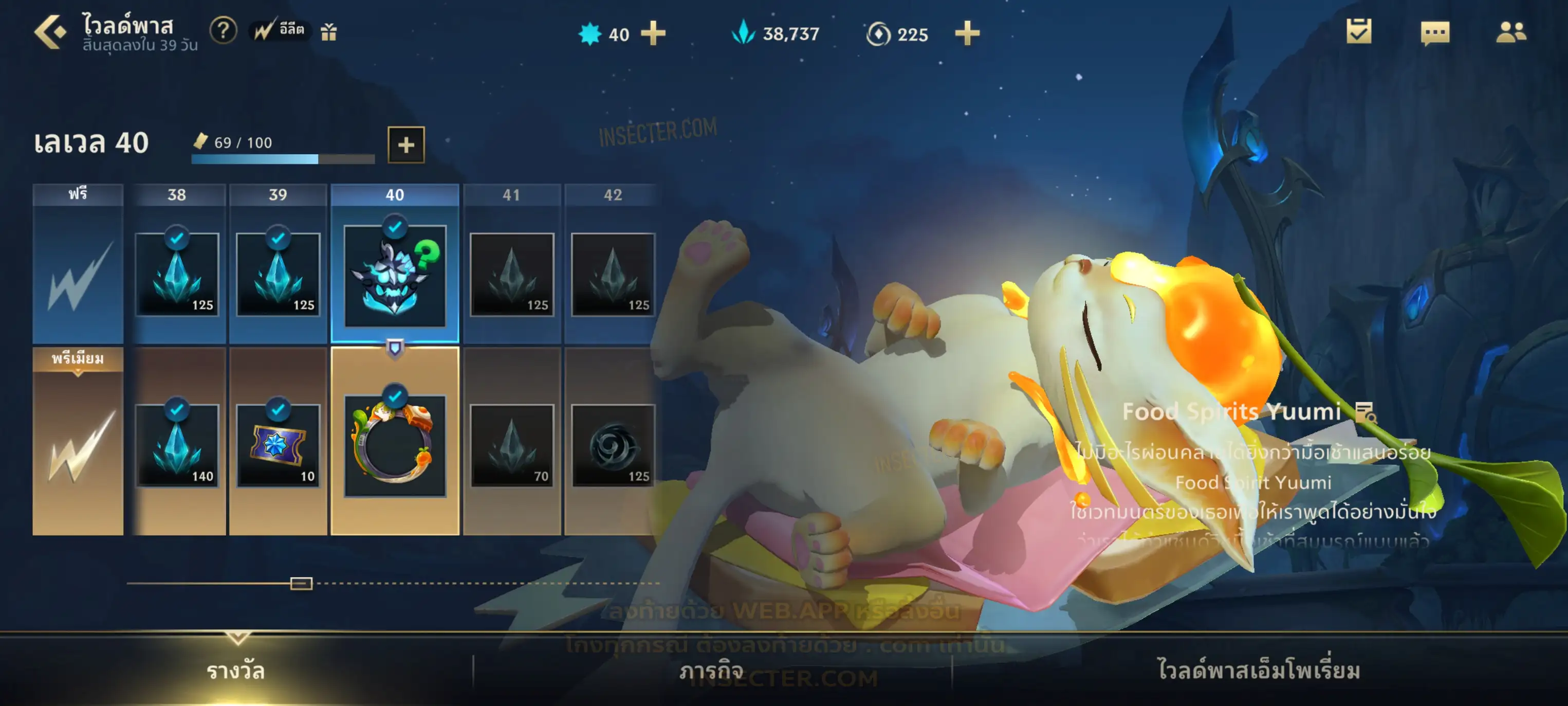Viewport: 1568px width, 706px height.
Task: Add more Poro Coins currency
Action: coord(967,33)
